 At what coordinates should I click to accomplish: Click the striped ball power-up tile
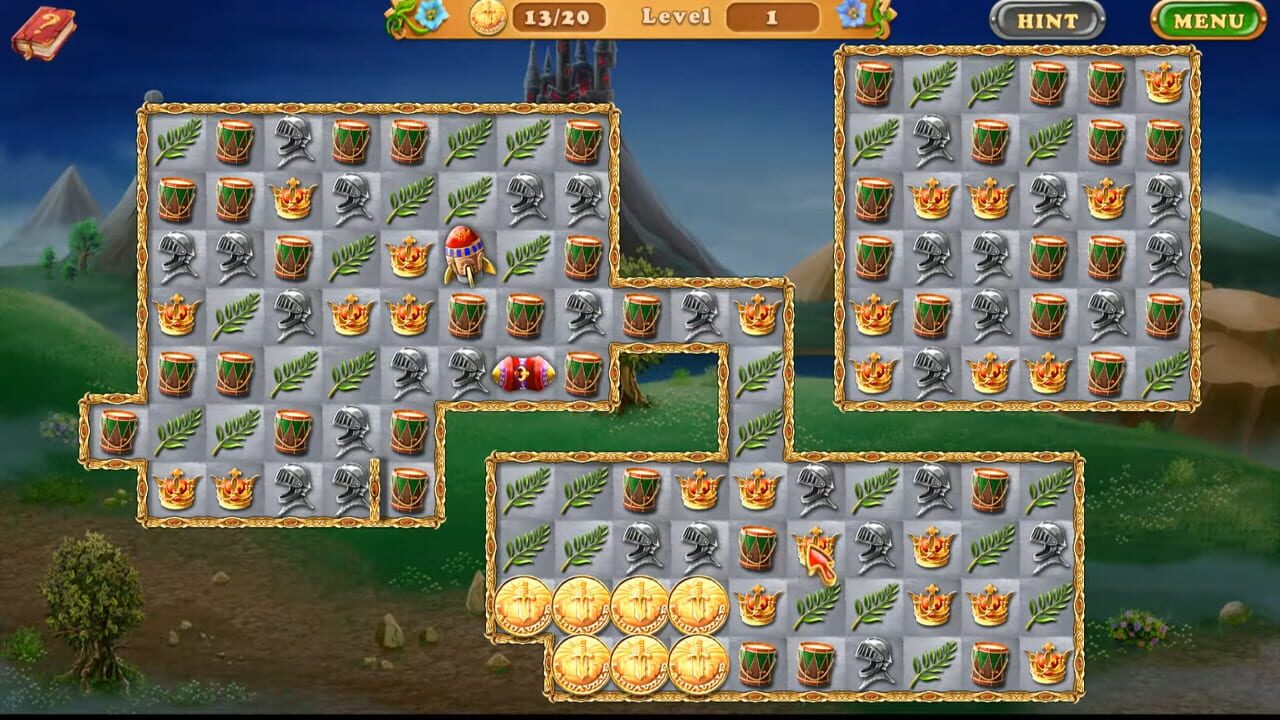pyautogui.click(x=521, y=372)
